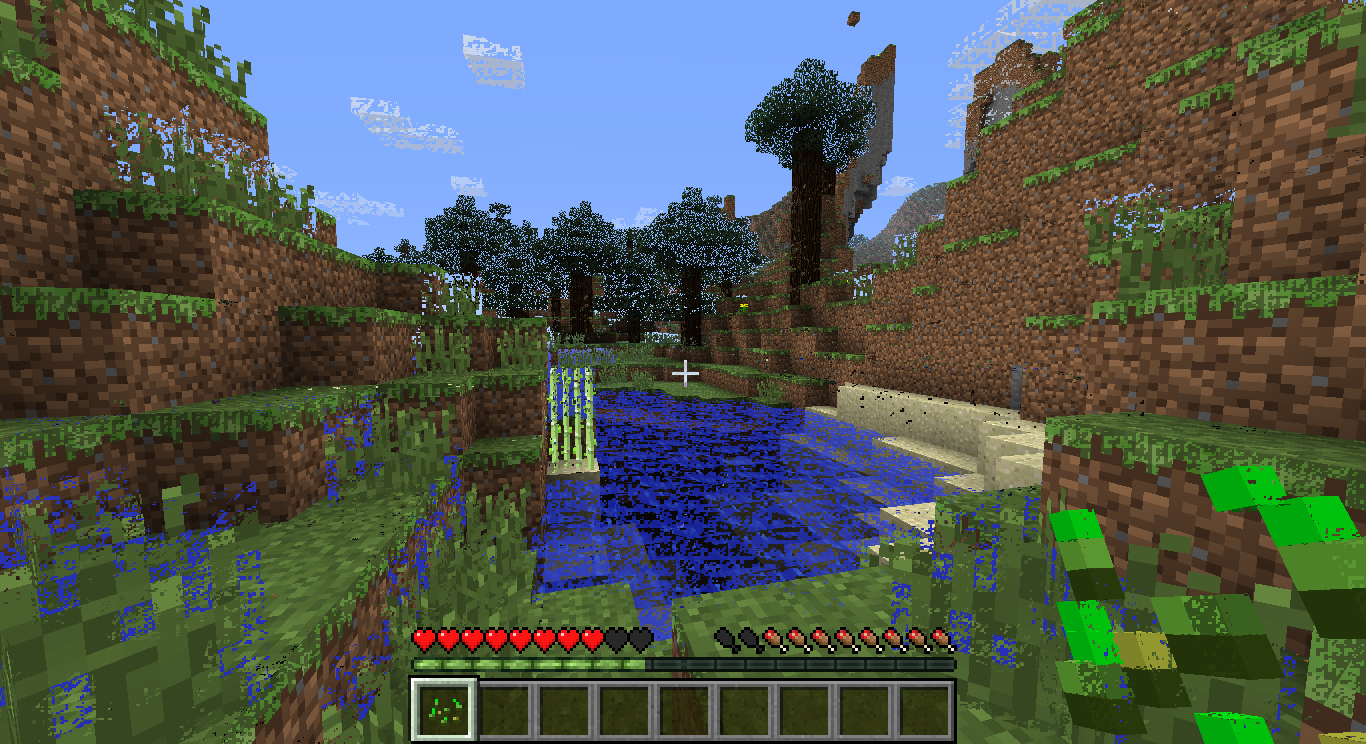Click the leftmost red heart icon
1366x744 pixels.
[423, 640]
